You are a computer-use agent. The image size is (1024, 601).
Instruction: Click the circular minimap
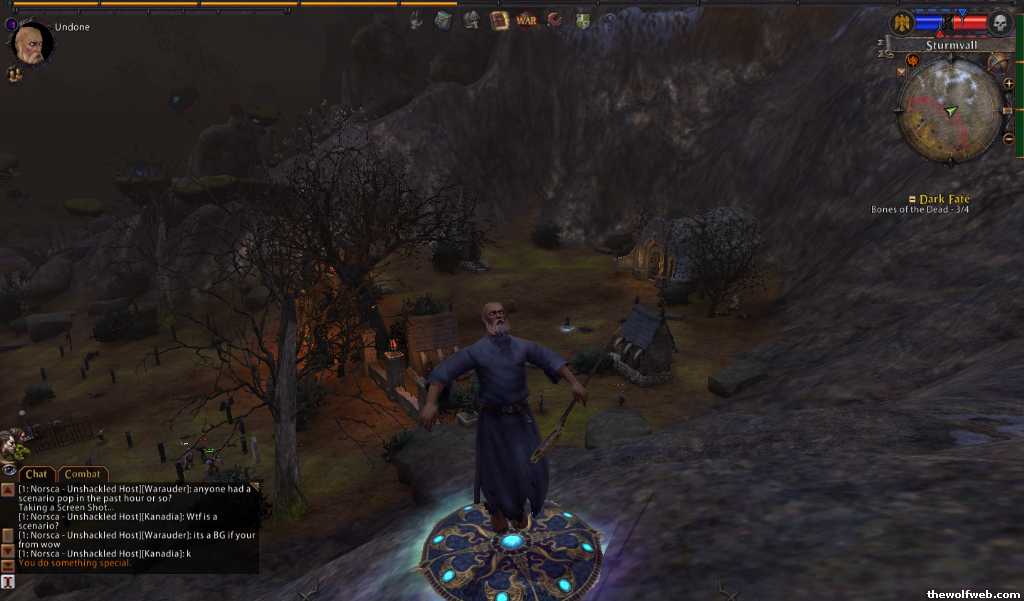tap(949, 107)
